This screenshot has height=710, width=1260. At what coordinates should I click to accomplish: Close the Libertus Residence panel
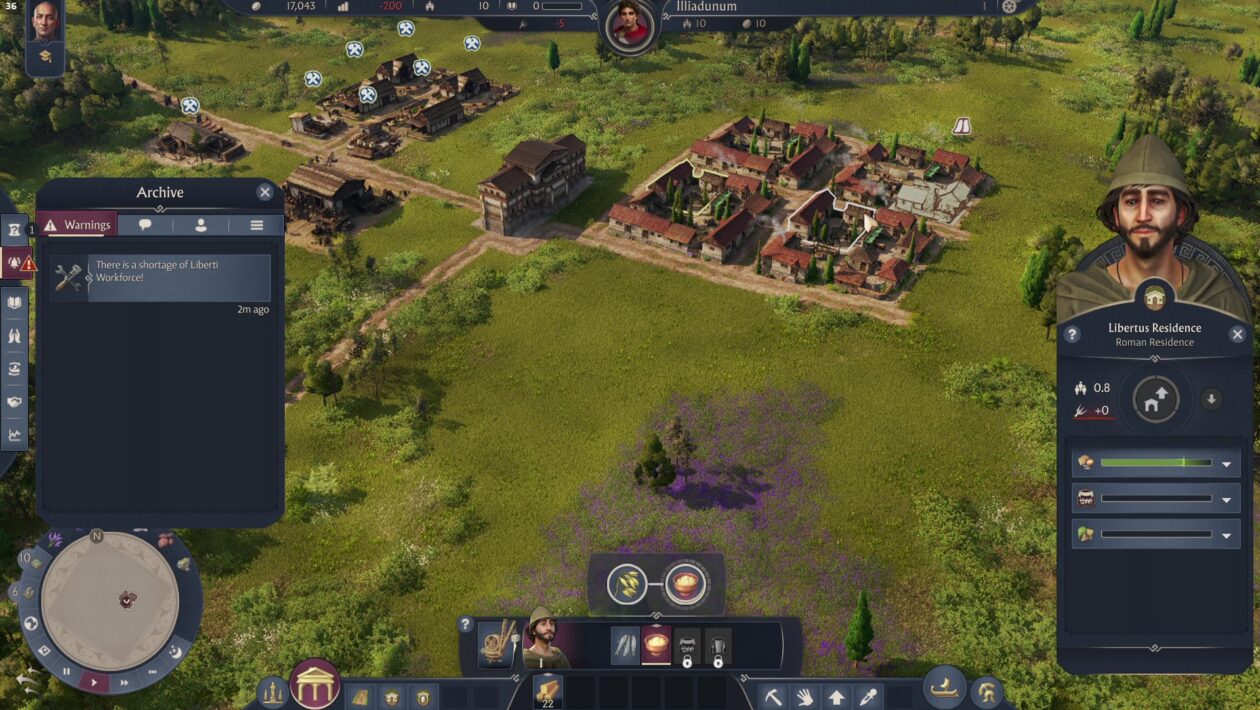pos(1238,335)
